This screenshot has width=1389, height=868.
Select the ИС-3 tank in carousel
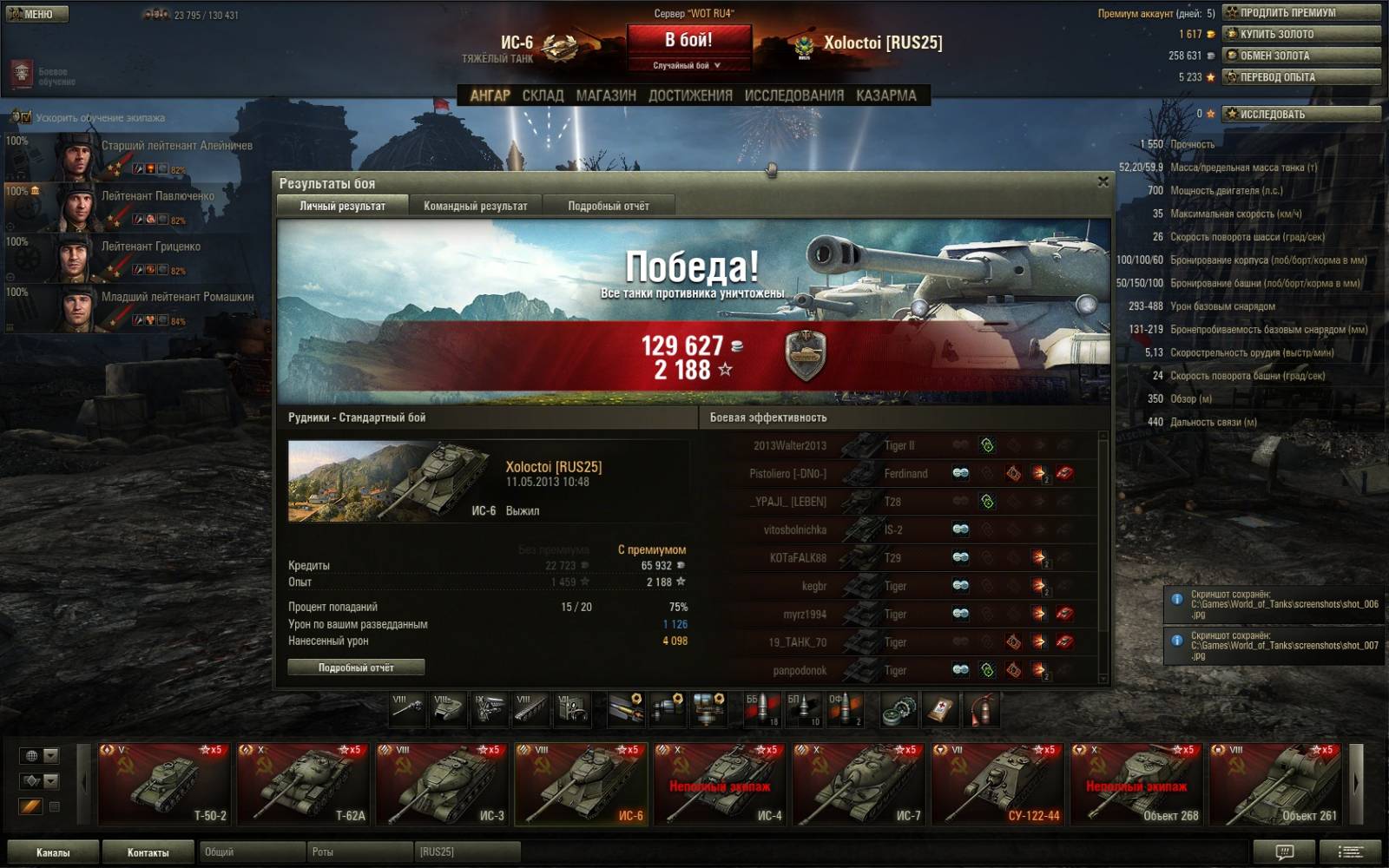point(444,784)
